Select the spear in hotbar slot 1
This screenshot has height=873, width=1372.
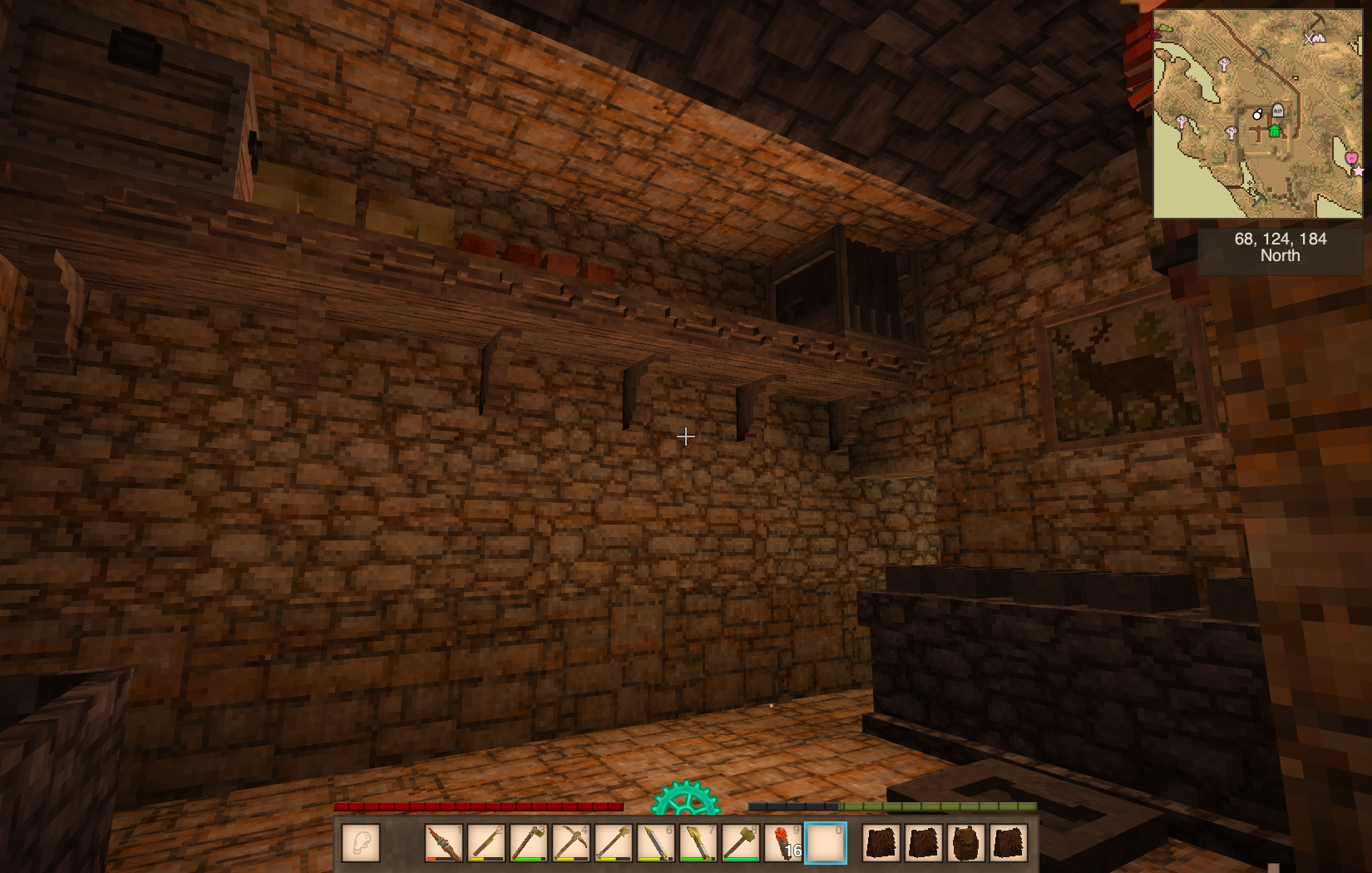444,843
